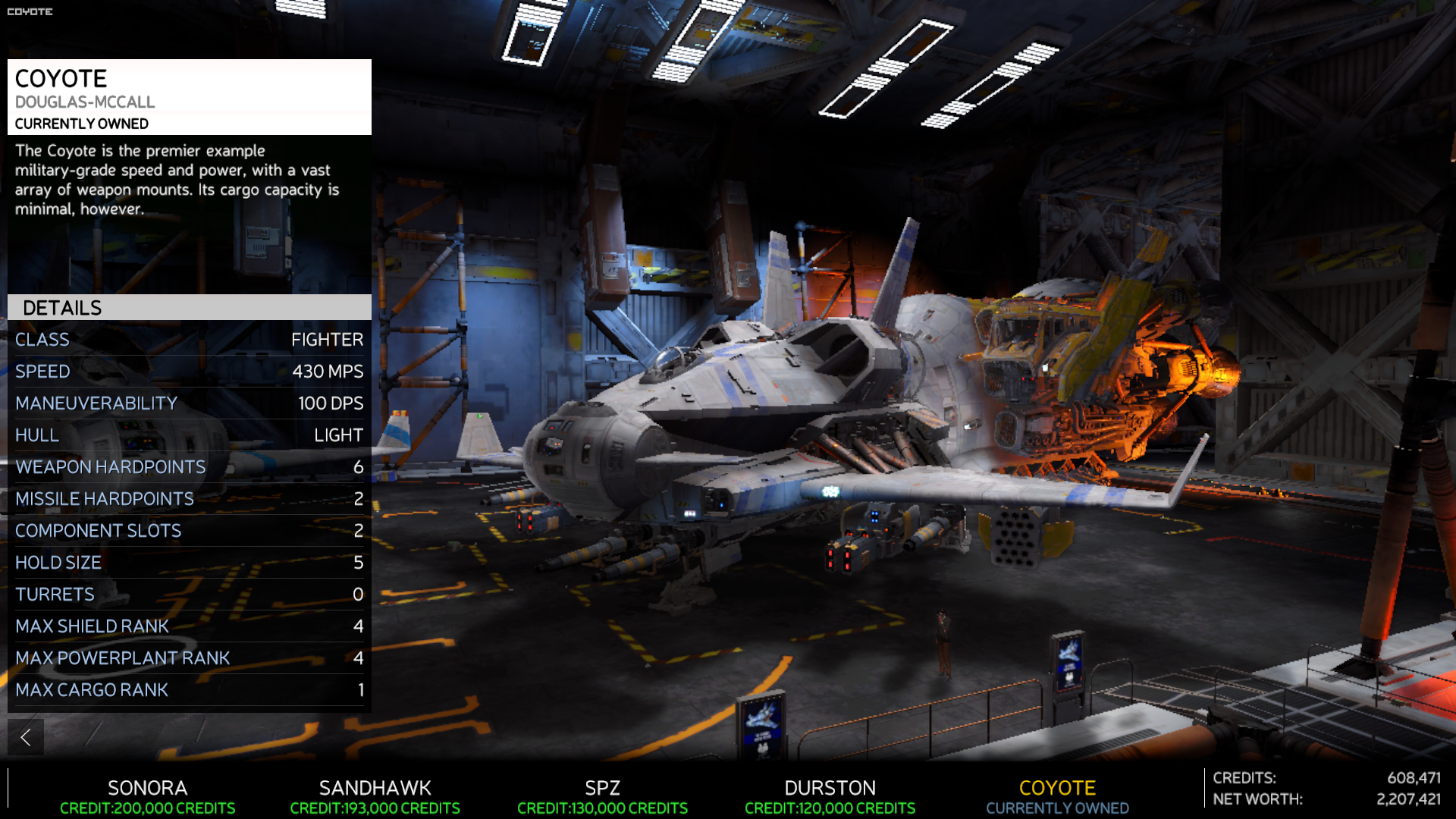Show the Durston ship details
The height and width of the screenshot is (819, 1456).
[x=830, y=796]
